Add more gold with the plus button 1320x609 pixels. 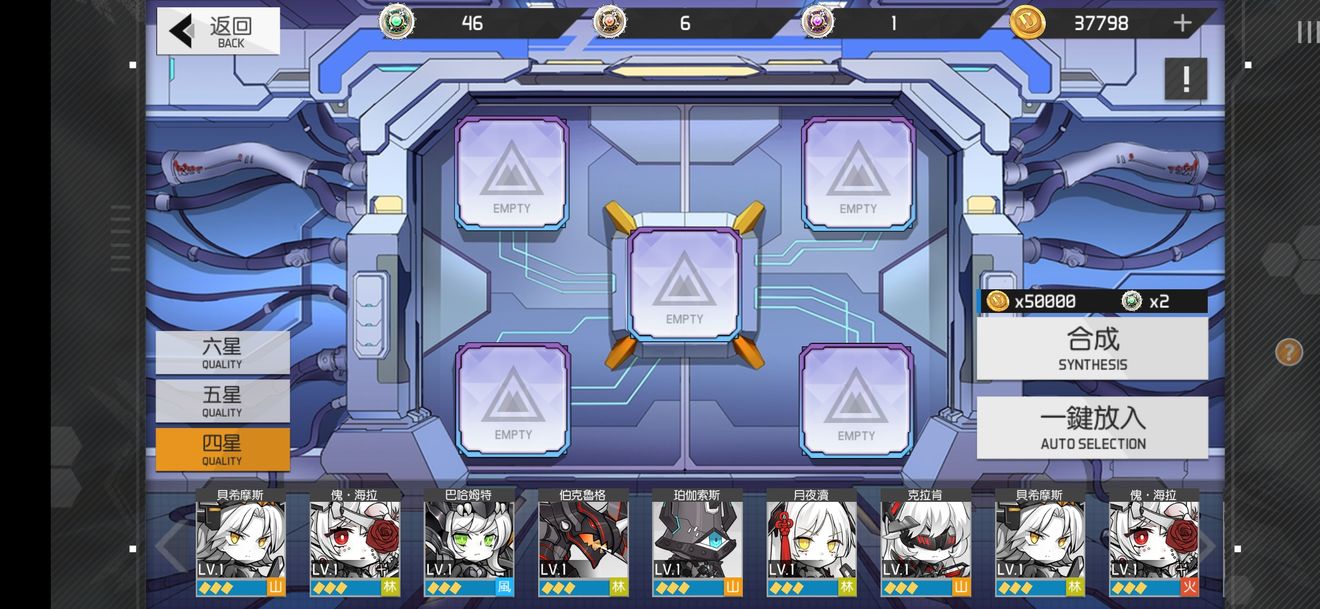1182,24
